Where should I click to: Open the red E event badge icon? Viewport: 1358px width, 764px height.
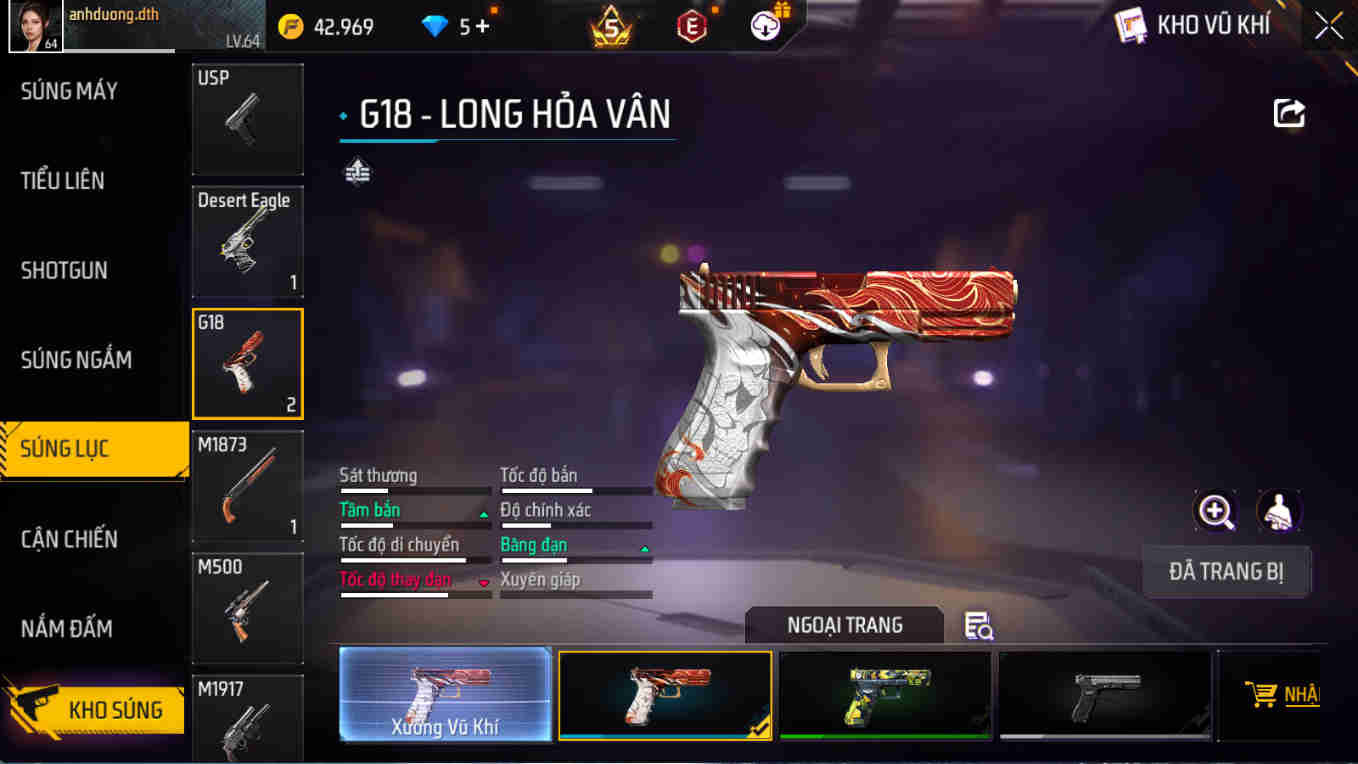pyautogui.click(x=690, y=26)
